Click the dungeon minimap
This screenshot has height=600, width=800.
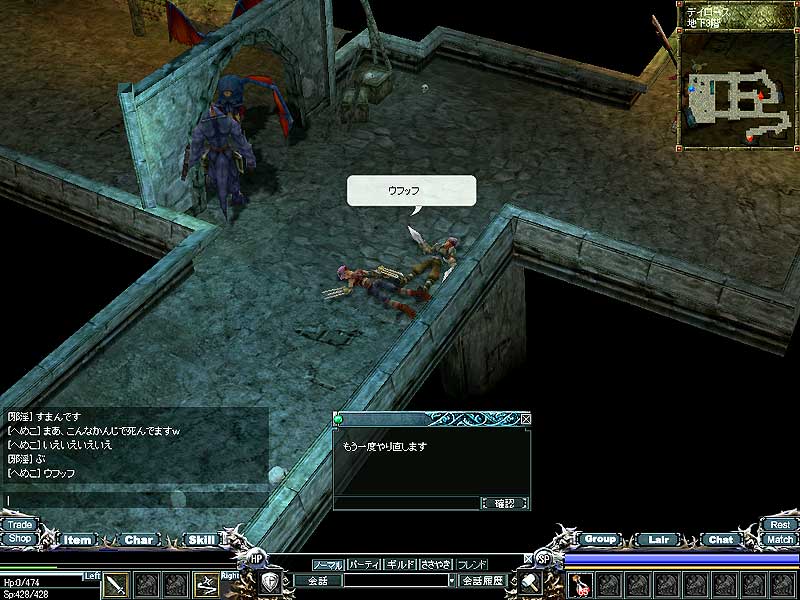pyautogui.click(x=735, y=92)
